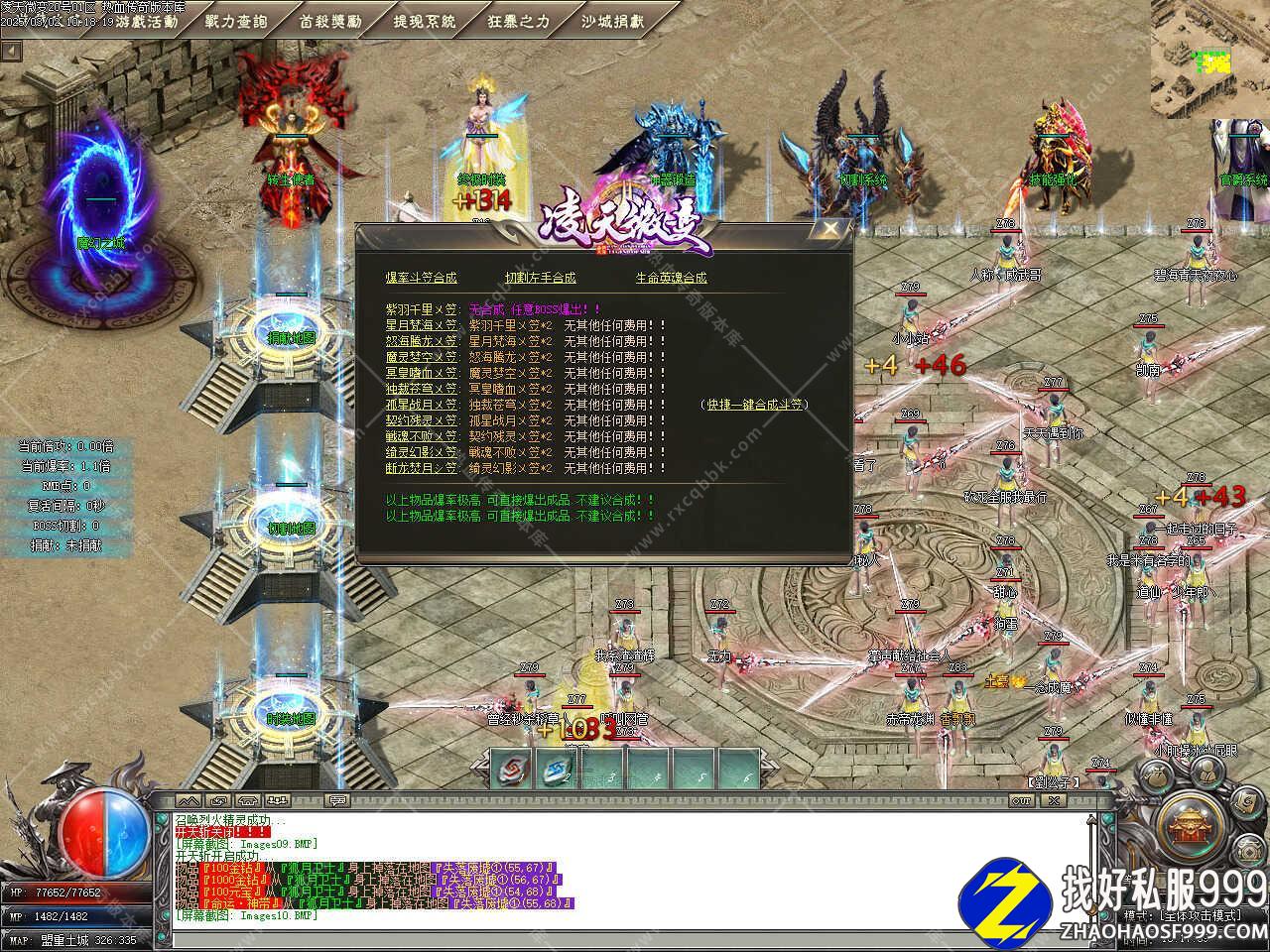Screen dimensions: 1270x952
Task: Click the 快捷一键合成斗笠 link
Action: click(x=754, y=405)
